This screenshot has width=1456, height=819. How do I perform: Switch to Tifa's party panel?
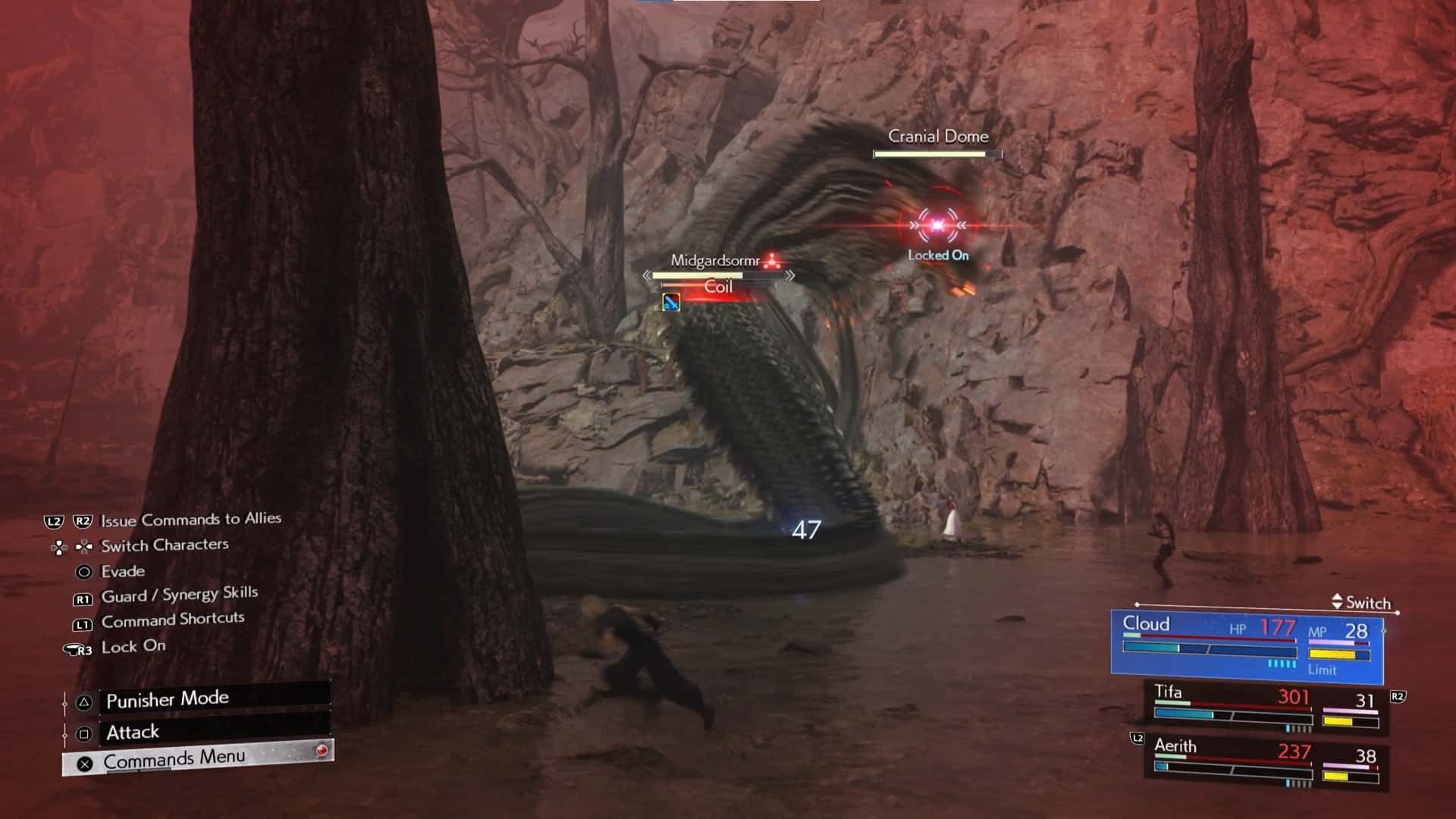pyautogui.click(x=1266, y=708)
